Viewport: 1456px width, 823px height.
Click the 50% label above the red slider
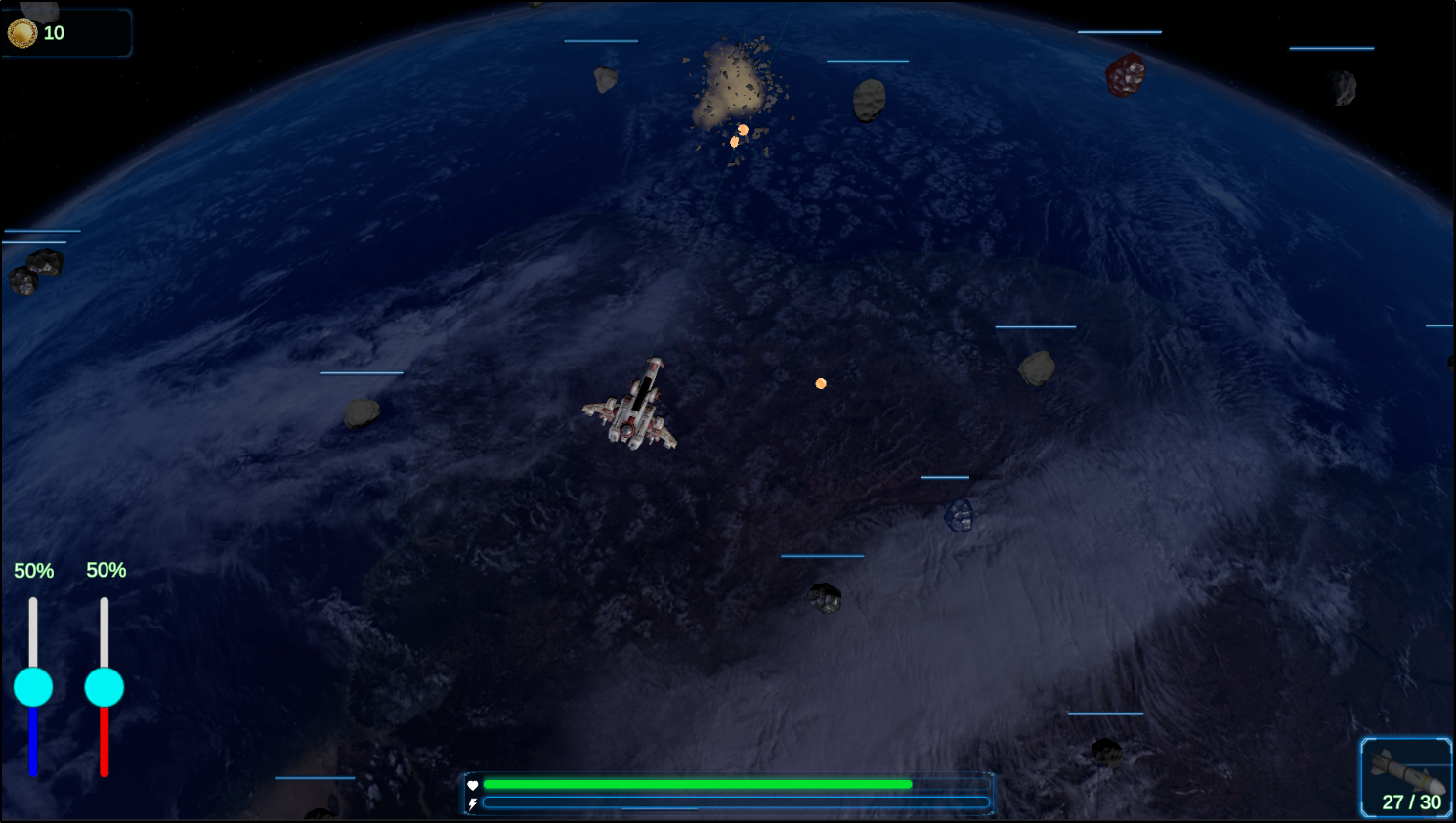106,570
